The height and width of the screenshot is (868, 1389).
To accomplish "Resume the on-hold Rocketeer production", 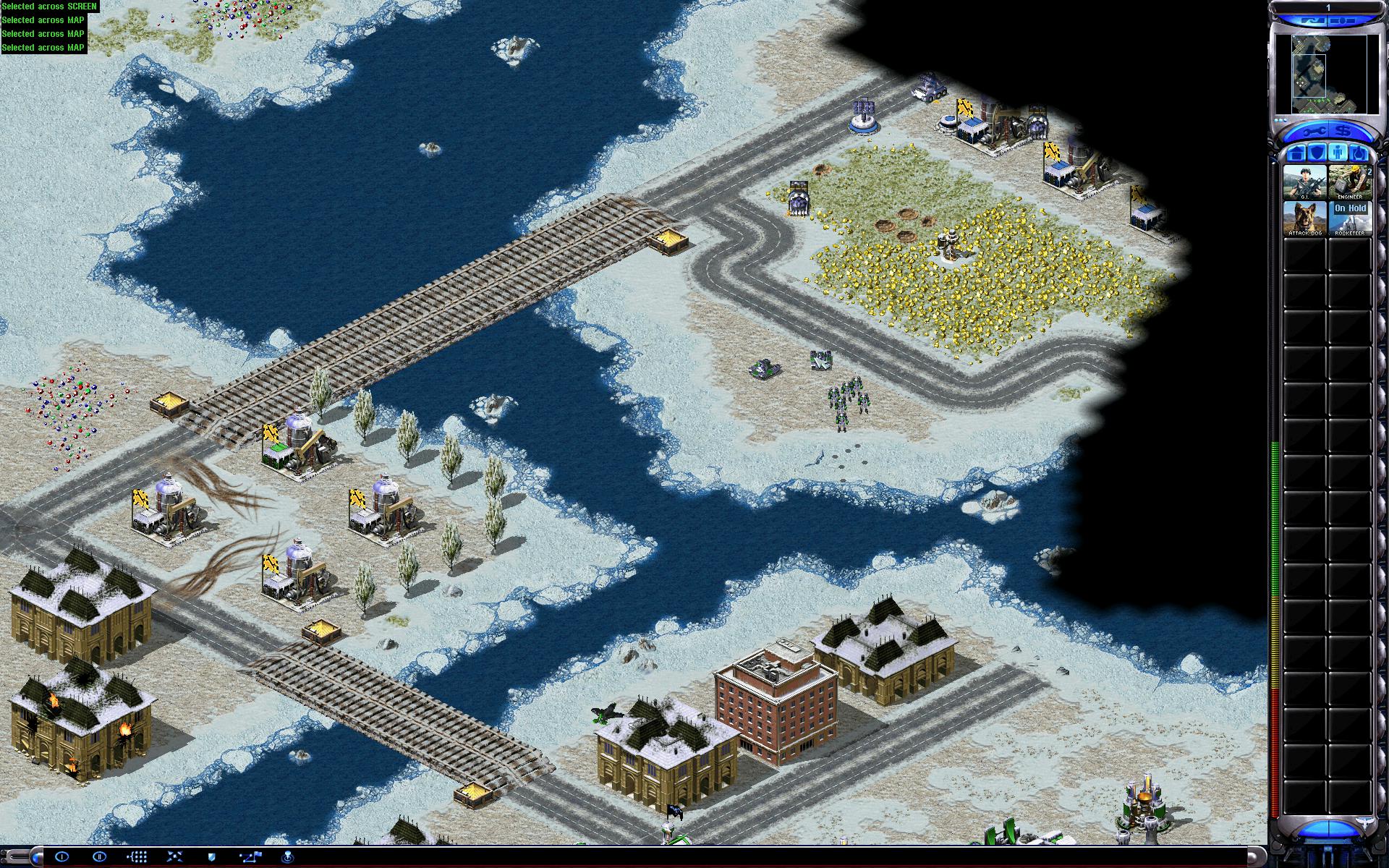I will [x=1349, y=218].
